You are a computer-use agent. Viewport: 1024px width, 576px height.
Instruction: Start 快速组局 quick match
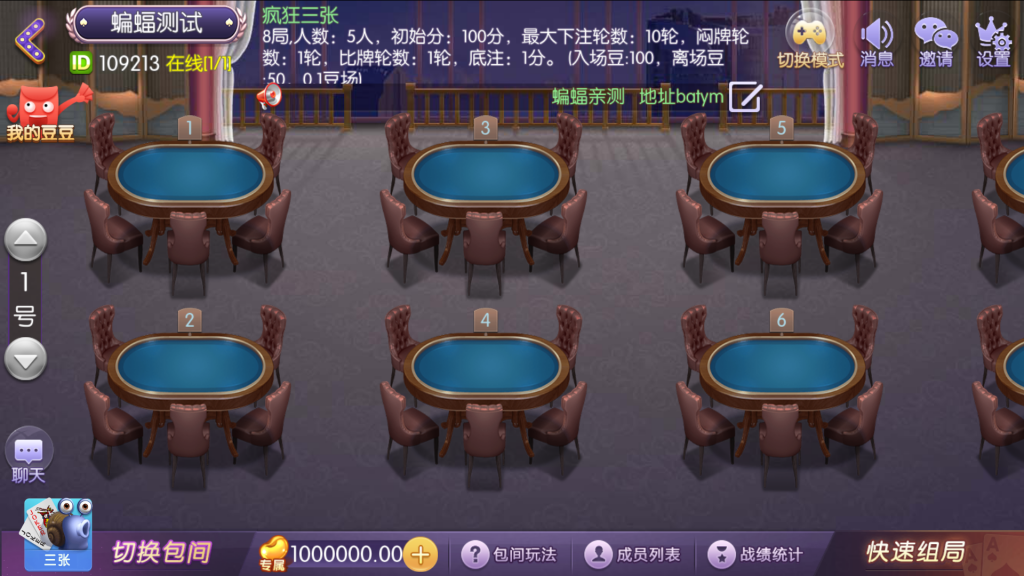[x=915, y=552]
